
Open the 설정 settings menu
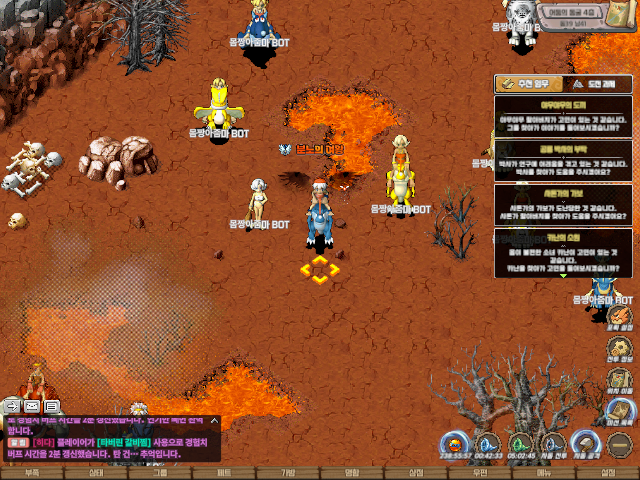click(608, 472)
